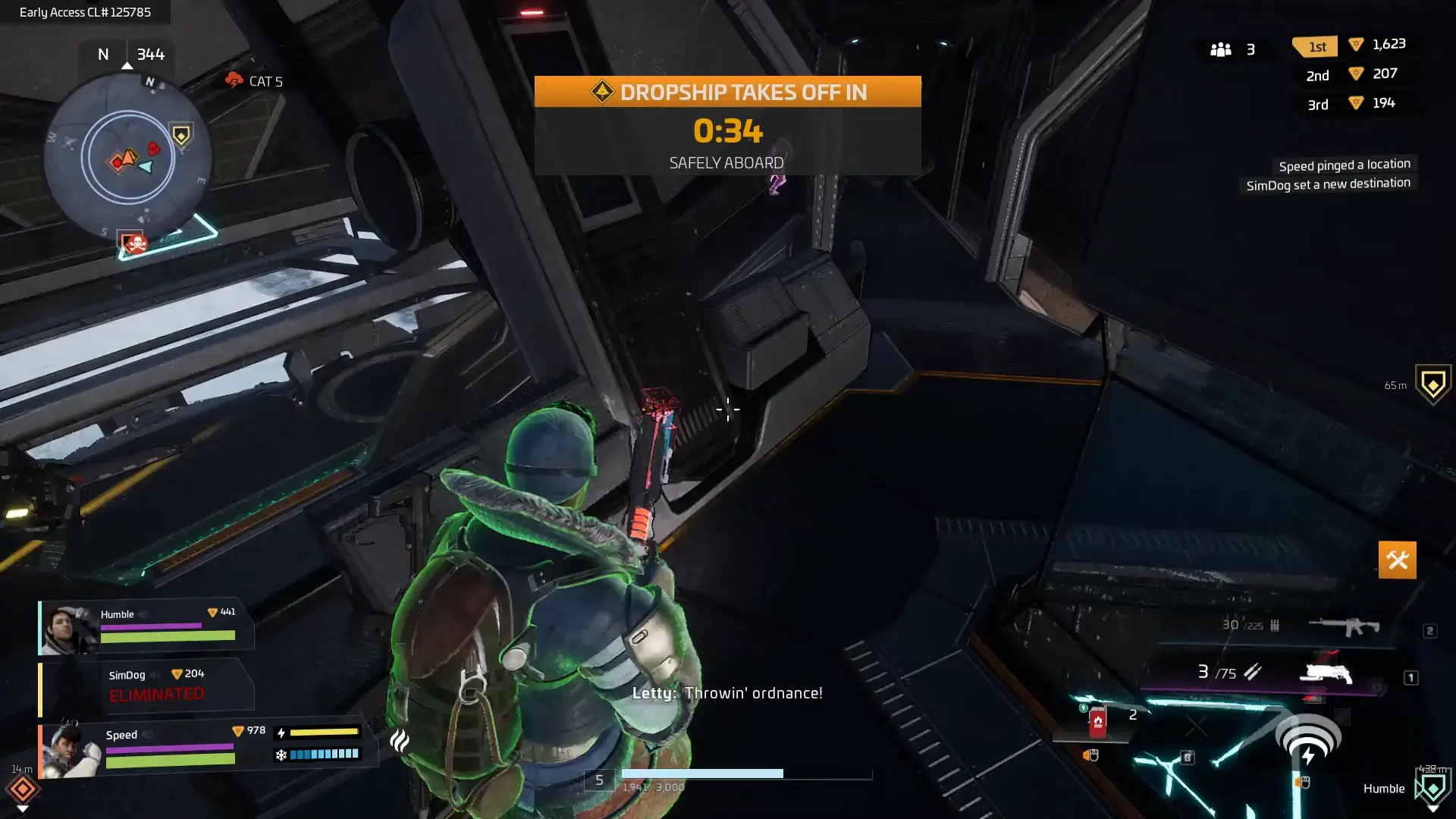Screen dimensions: 1456x819
Task: Click the yellow shield waypoint marker at 65 m
Action: [x=1432, y=384]
